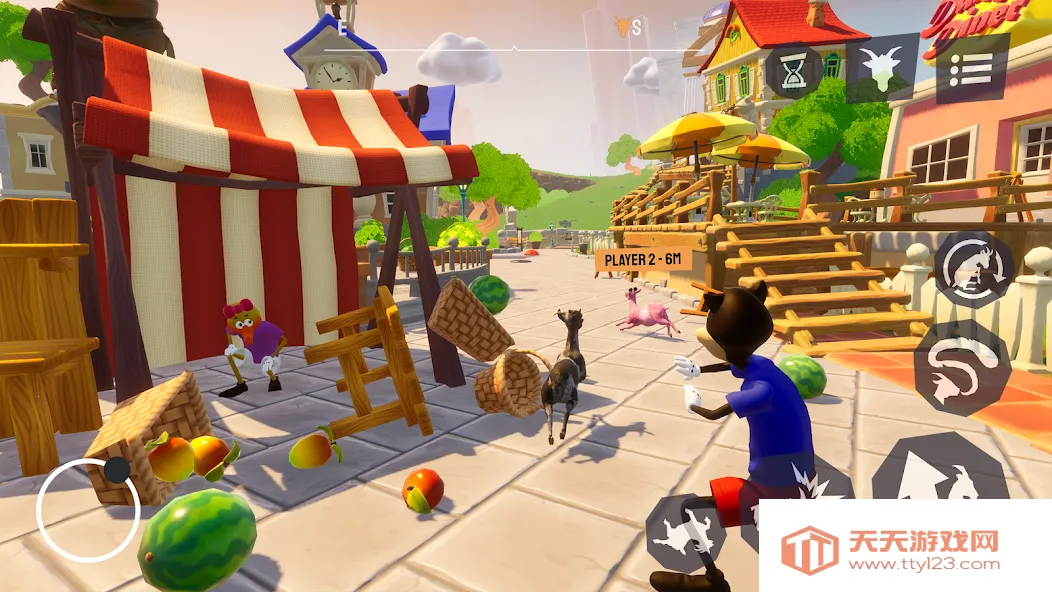Tap the hourglass slow-motion button

(795, 71)
